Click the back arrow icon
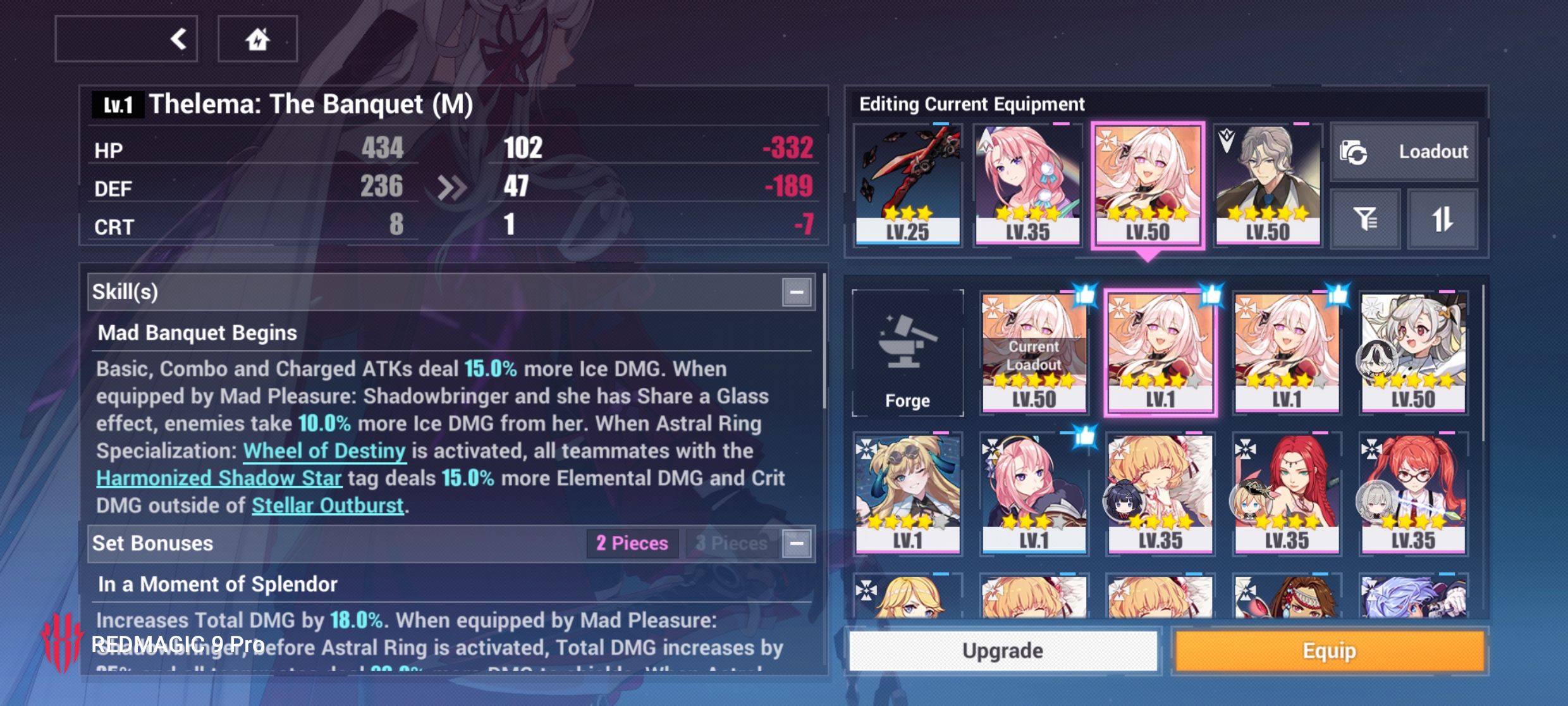This screenshot has width=1568, height=706. coord(179,38)
